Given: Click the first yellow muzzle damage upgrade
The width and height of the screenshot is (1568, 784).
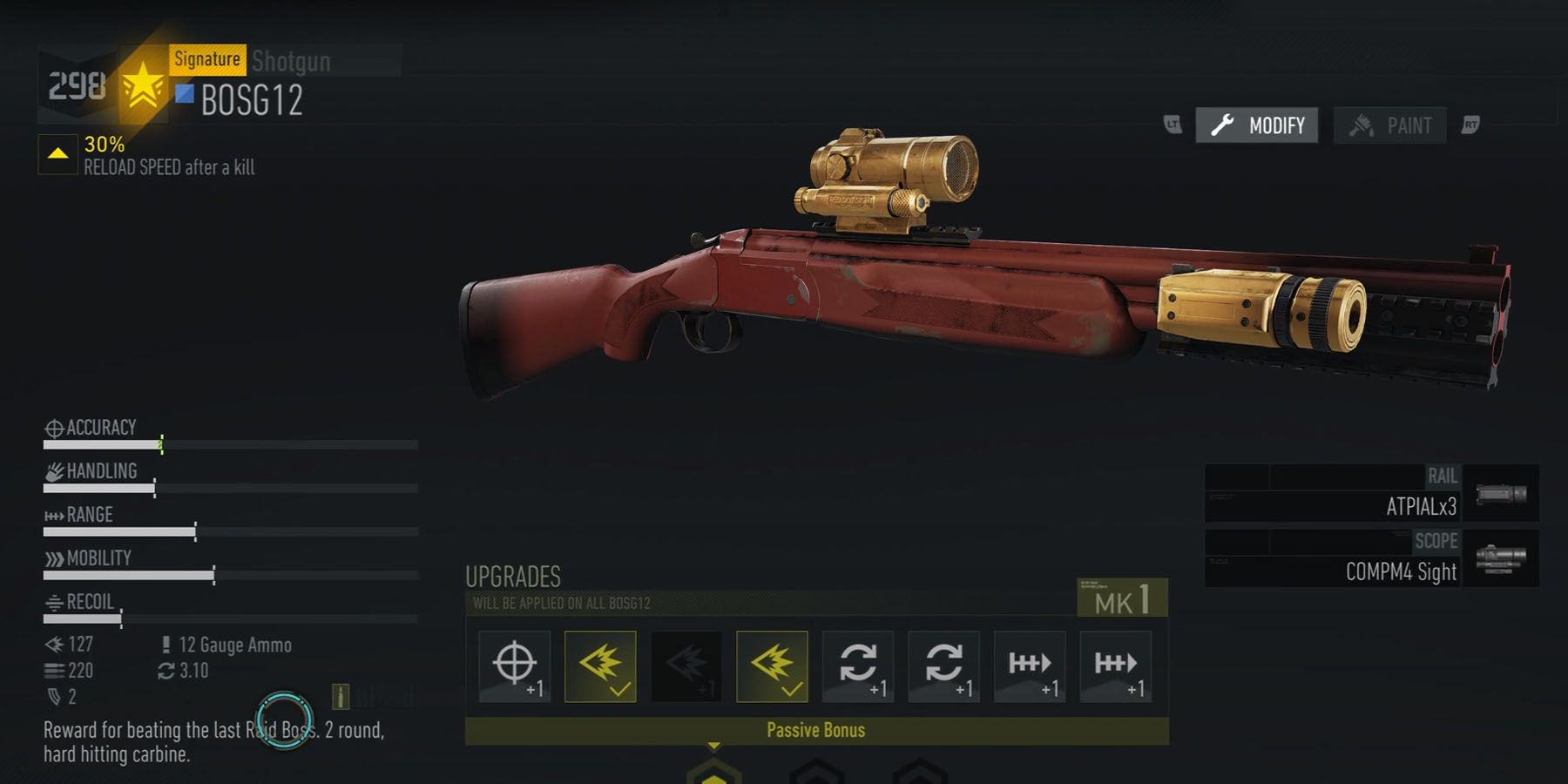Looking at the screenshot, I should (x=600, y=664).
